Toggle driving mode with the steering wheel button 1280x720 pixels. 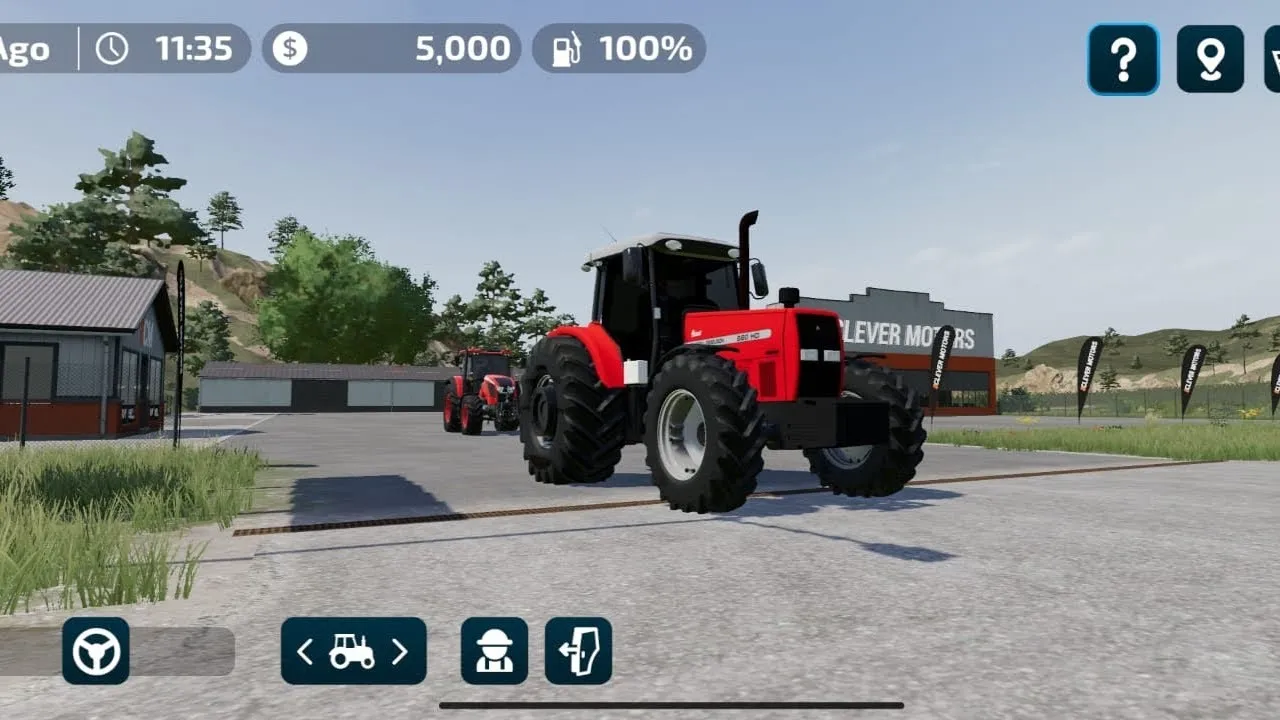click(98, 650)
